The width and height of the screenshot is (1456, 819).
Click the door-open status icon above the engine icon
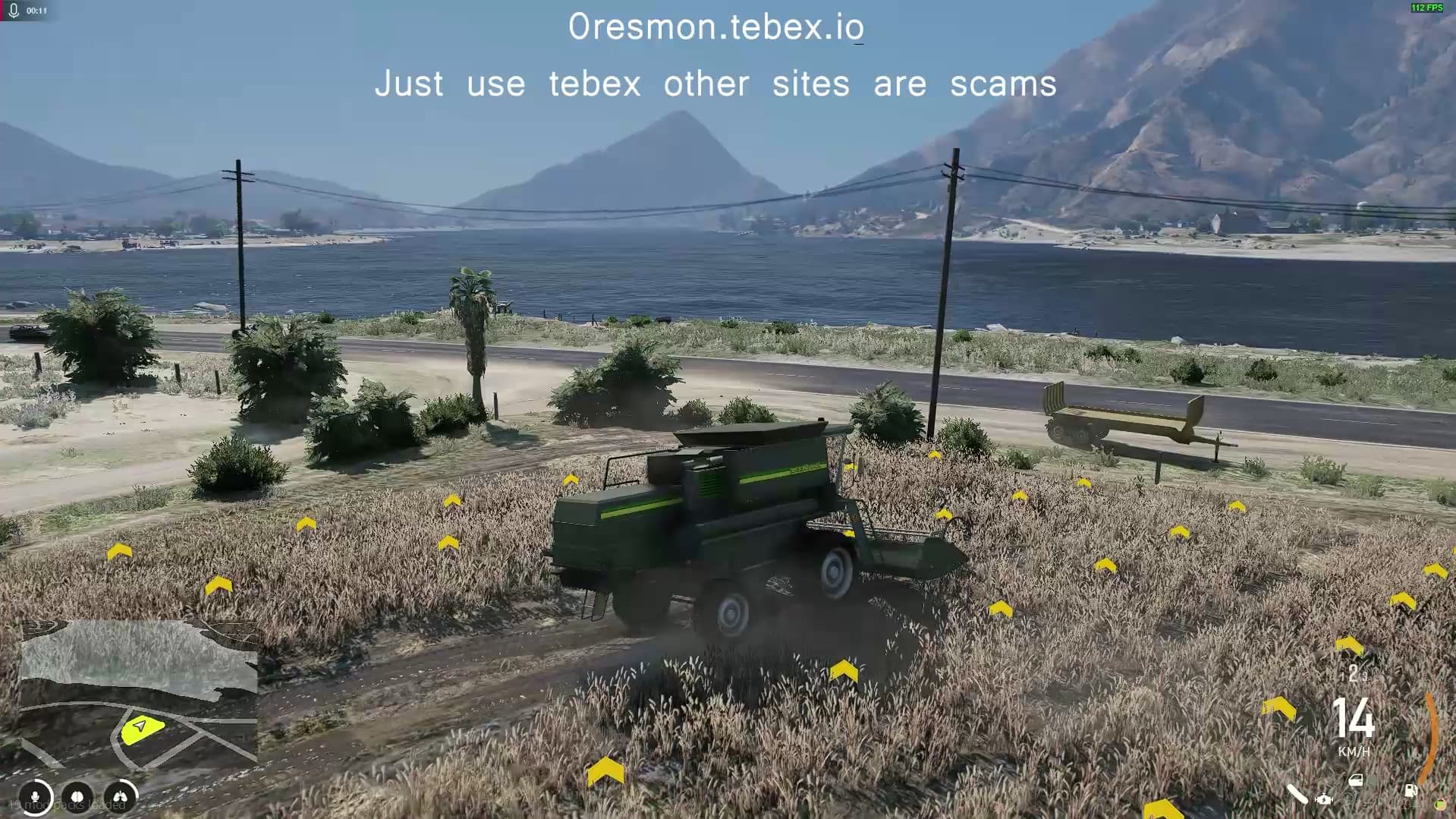[1357, 780]
